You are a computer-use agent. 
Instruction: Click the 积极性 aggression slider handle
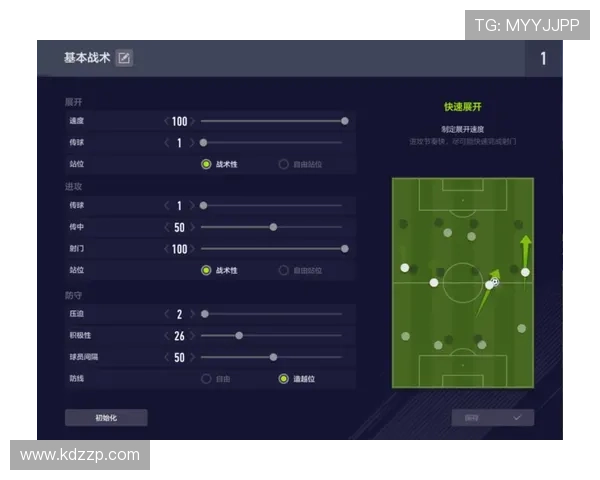point(239,335)
